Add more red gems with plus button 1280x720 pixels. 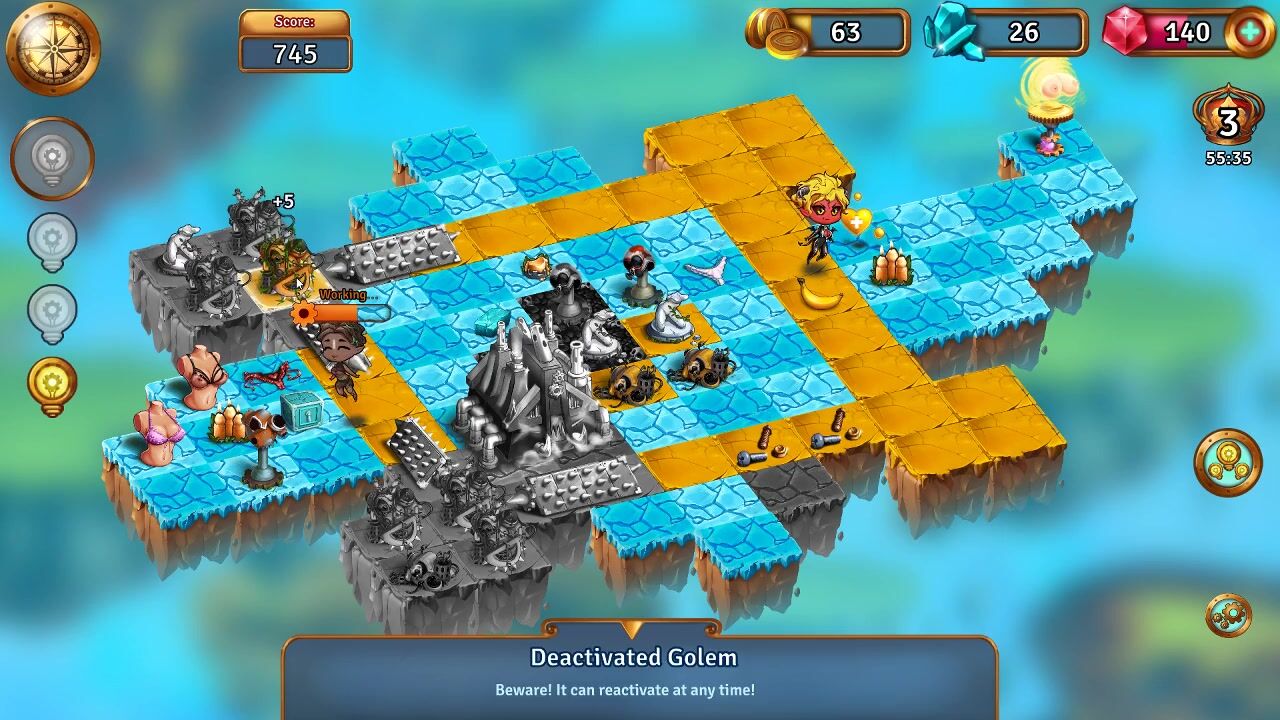coord(1249,32)
